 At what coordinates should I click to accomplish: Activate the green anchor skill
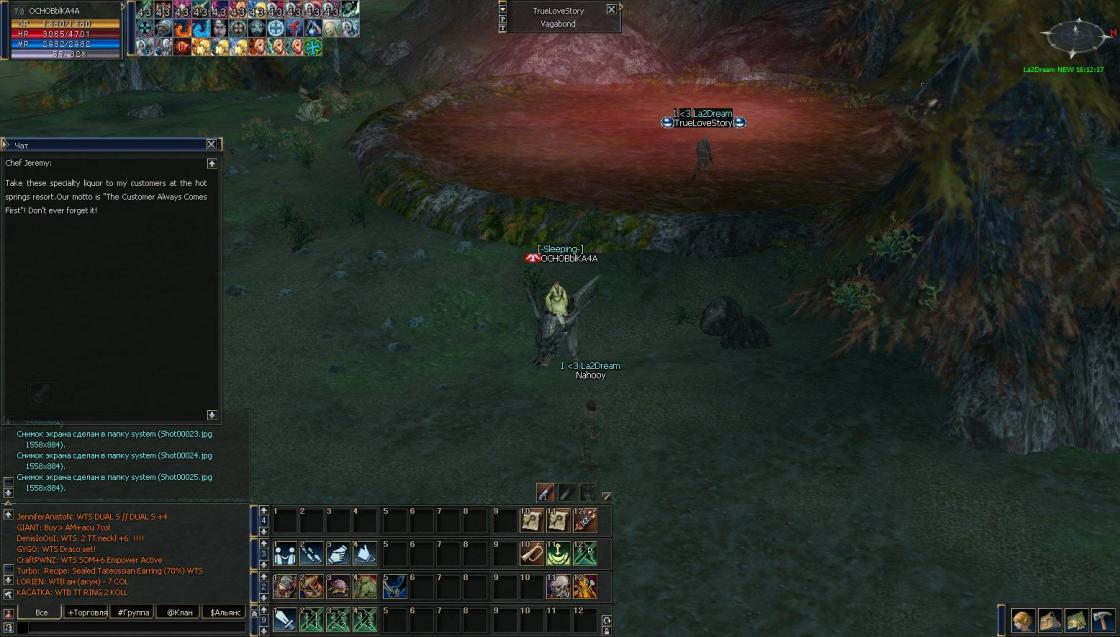tap(558, 553)
